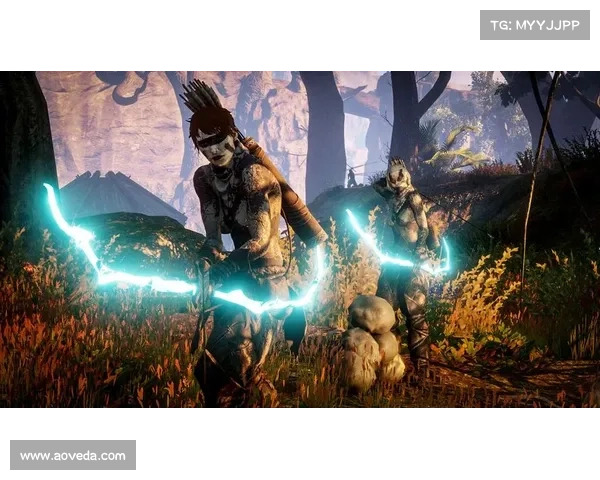Click the TG: MYYJJPP contact badge
Screen dimensions: 600x480
[535, 24]
